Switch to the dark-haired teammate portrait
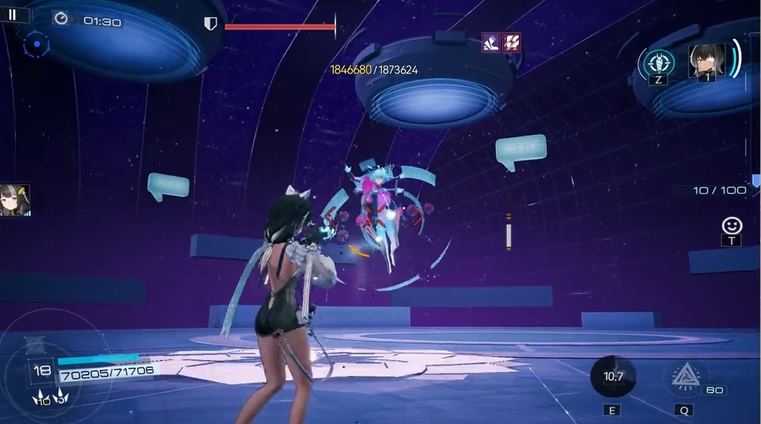 (x=706, y=61)
